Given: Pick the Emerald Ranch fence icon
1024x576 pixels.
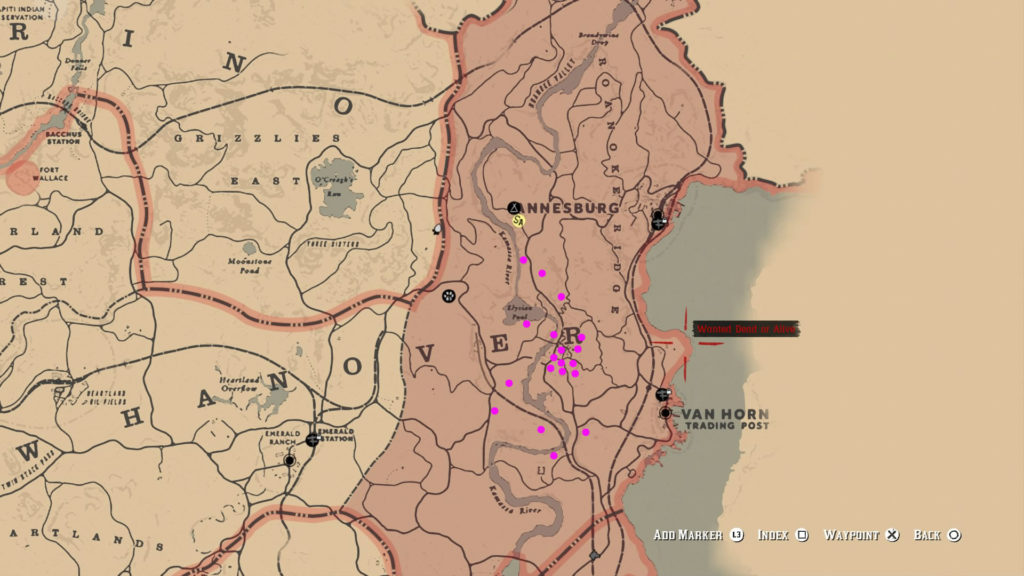Looking at the screenshot, I should click(290, 461).
